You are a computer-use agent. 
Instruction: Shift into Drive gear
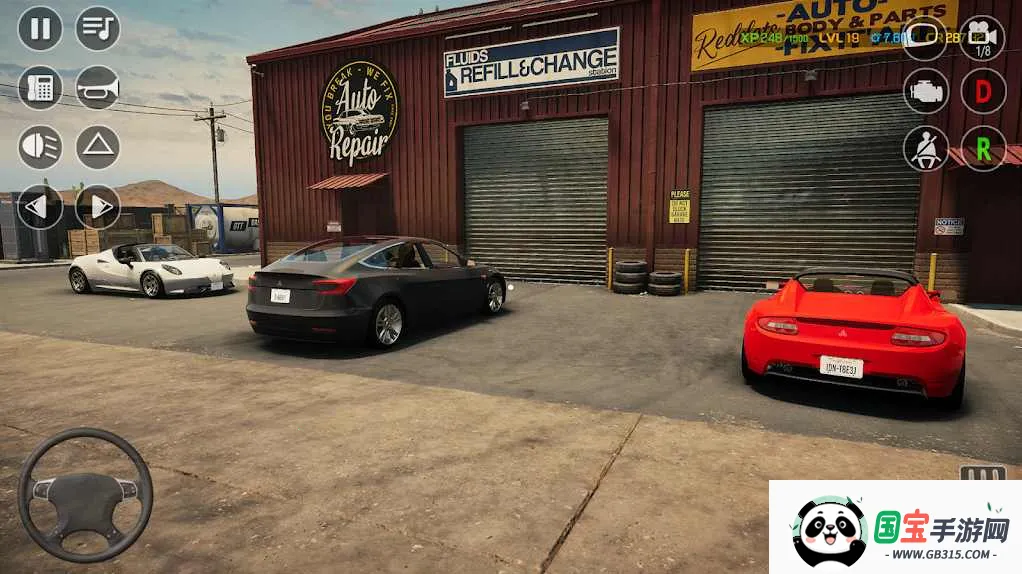click(983, 91)
